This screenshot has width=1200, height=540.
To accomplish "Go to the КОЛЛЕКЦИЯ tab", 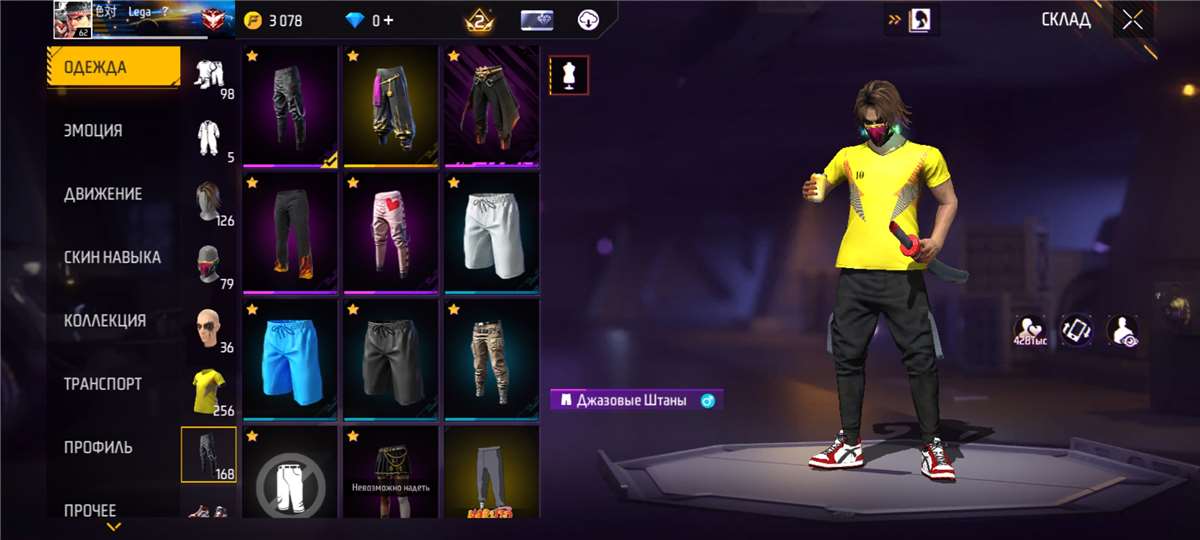I will (x=105, y=321).
